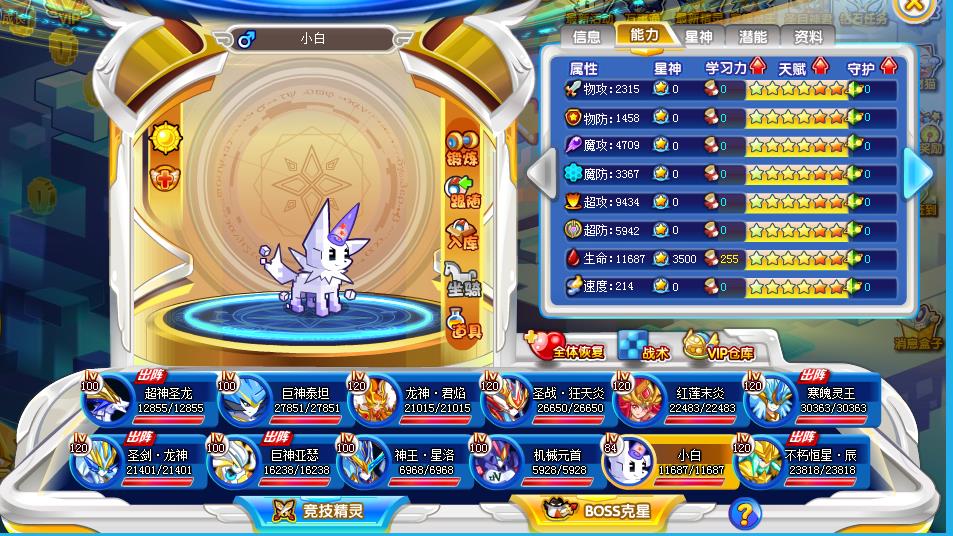Click the 锻炼 training button
This screenshot has width=953, height=536.
[x=462, y=147]
